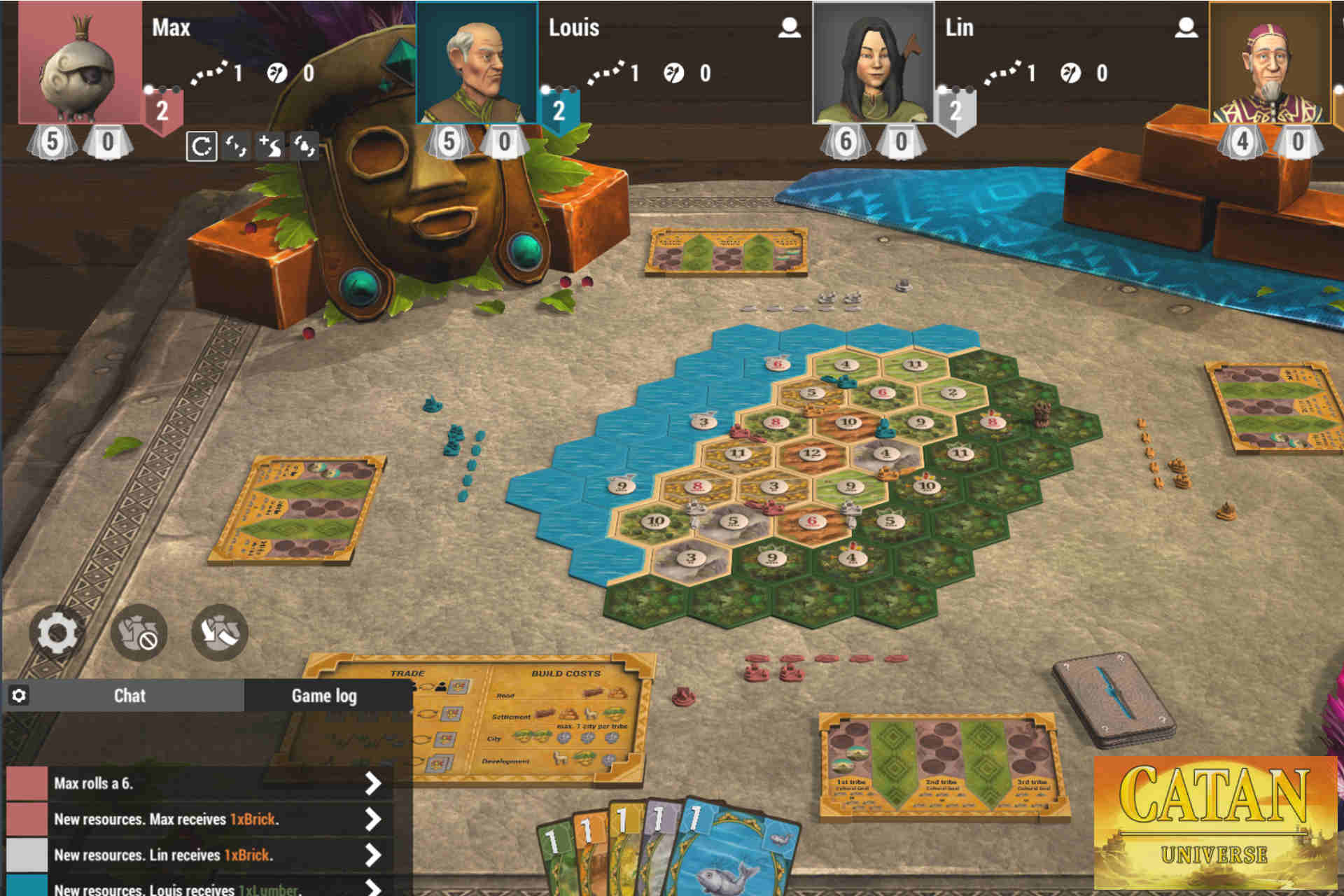
Task: Switch to the Chat tab
Action: pos(130,695)
